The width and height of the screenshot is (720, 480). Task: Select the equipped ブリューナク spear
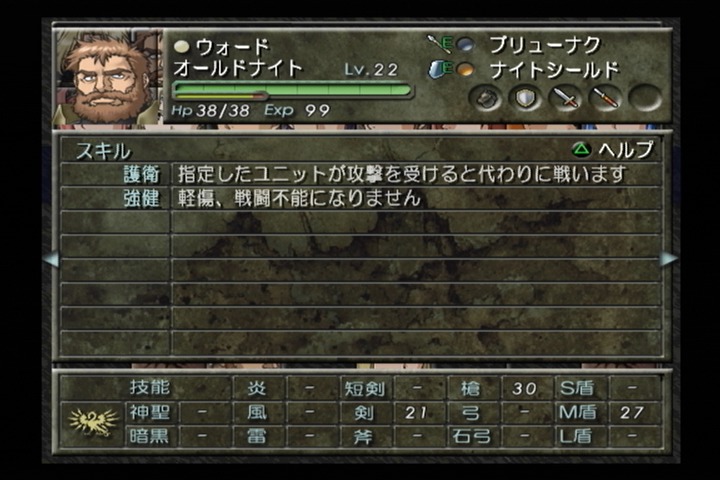point(543,45)
